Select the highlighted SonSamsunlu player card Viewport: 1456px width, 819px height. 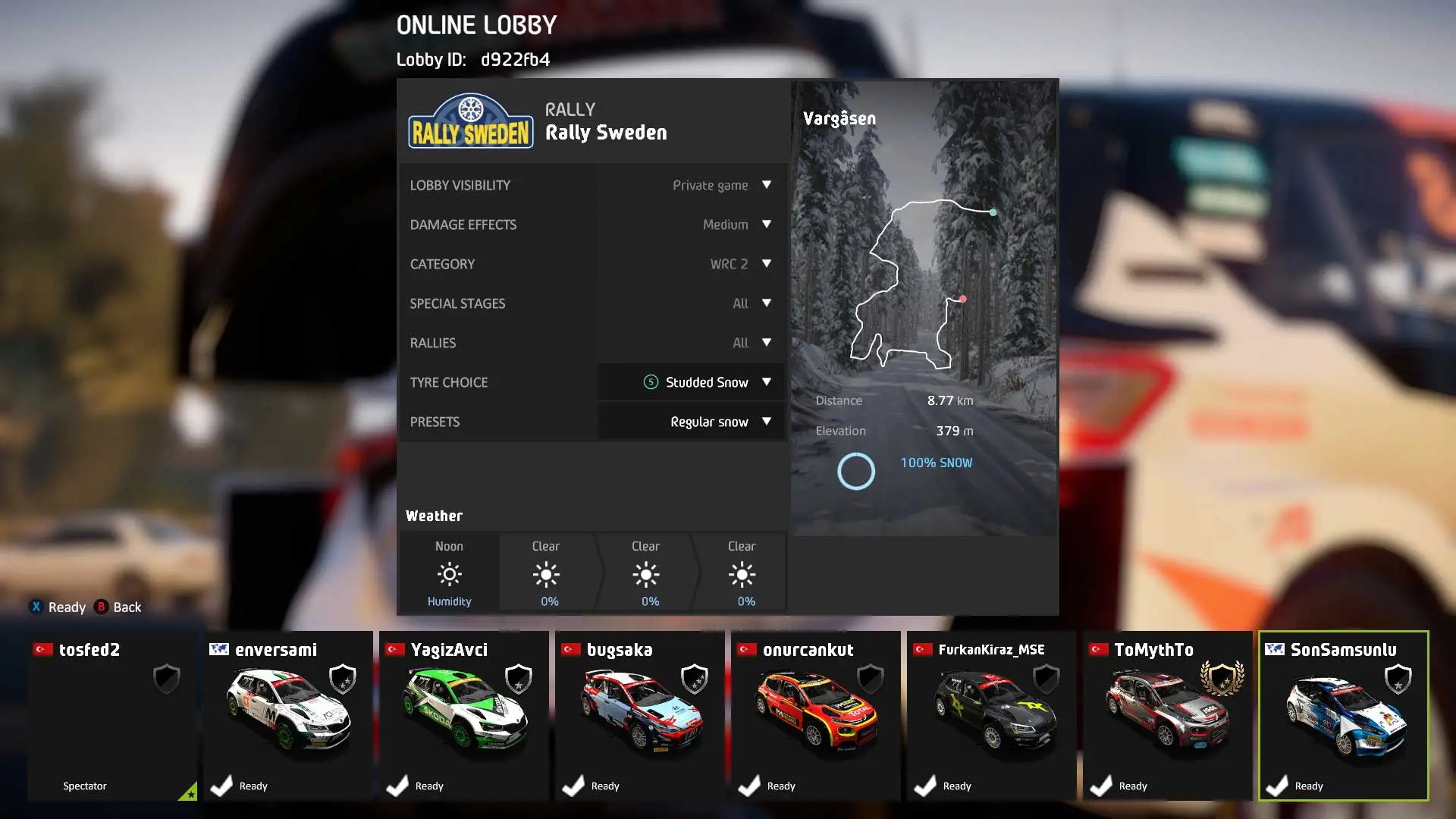coord(1344,715)
